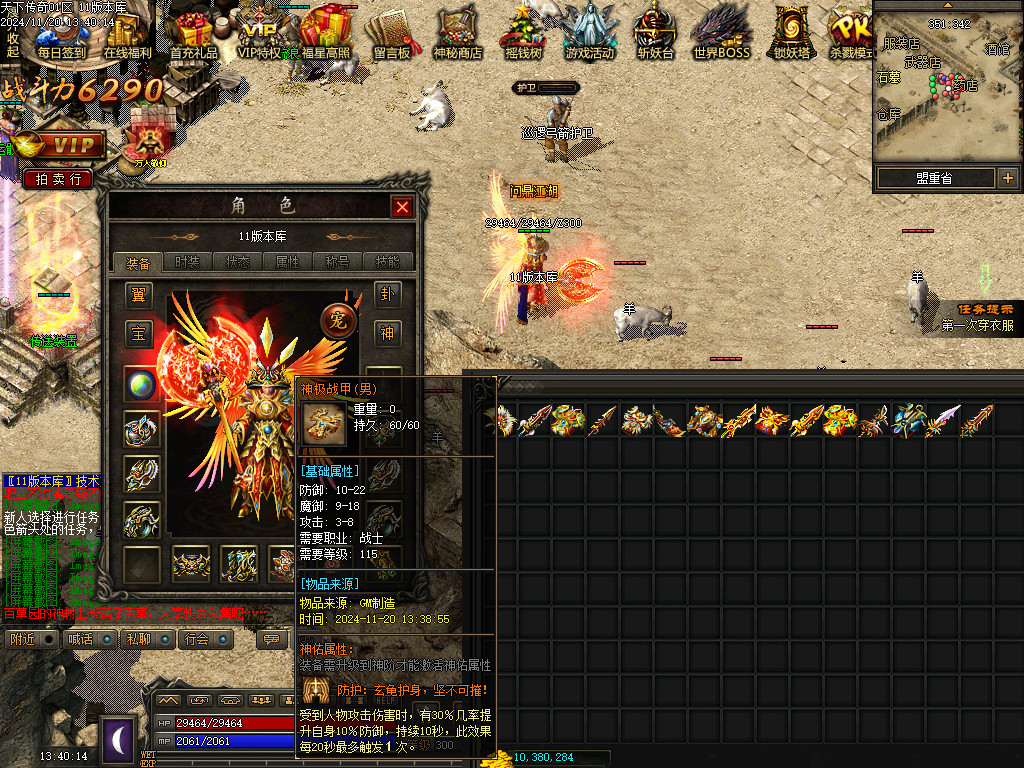Click the 宠 pet button
1024x768 pixels.
point(338,320)
